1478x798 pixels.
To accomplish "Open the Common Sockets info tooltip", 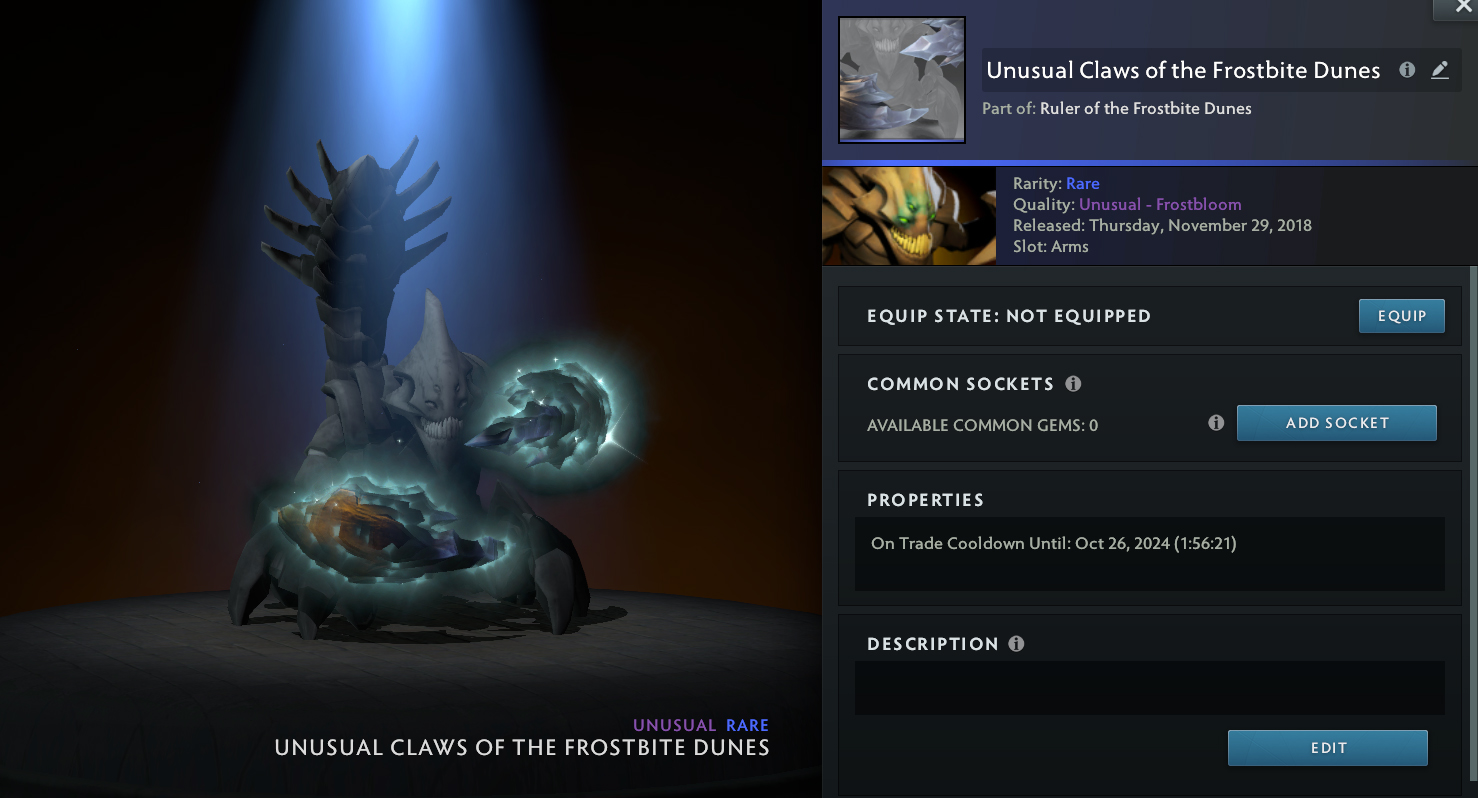I will pyautogui.click(x=1073, y=384).
